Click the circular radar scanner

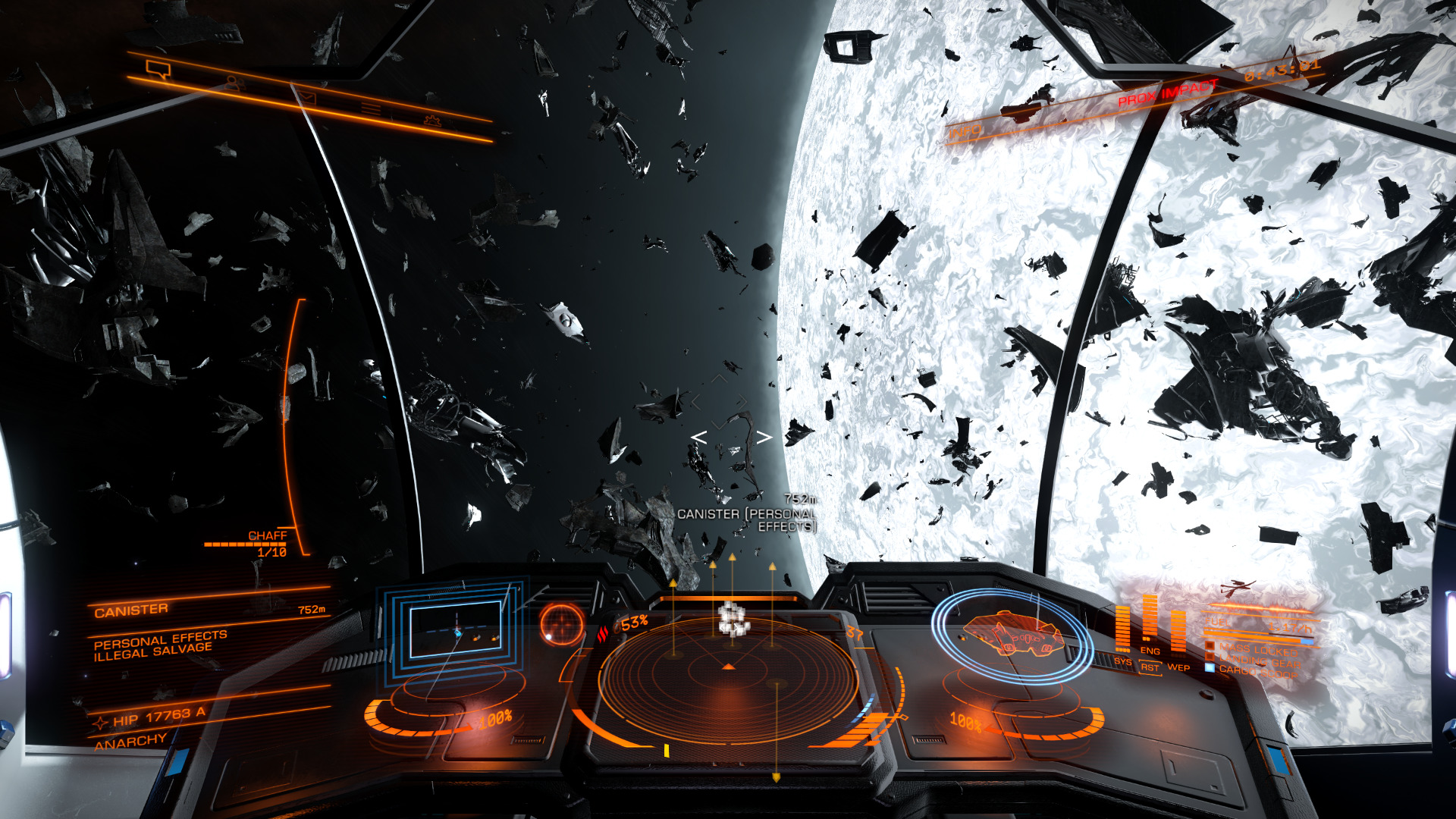tap(728, 677)
